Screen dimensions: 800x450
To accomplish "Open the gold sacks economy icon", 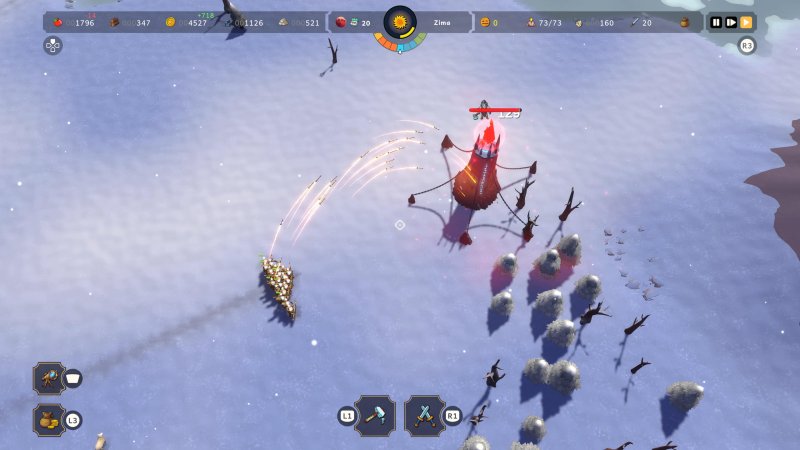I will click(48, 420).
